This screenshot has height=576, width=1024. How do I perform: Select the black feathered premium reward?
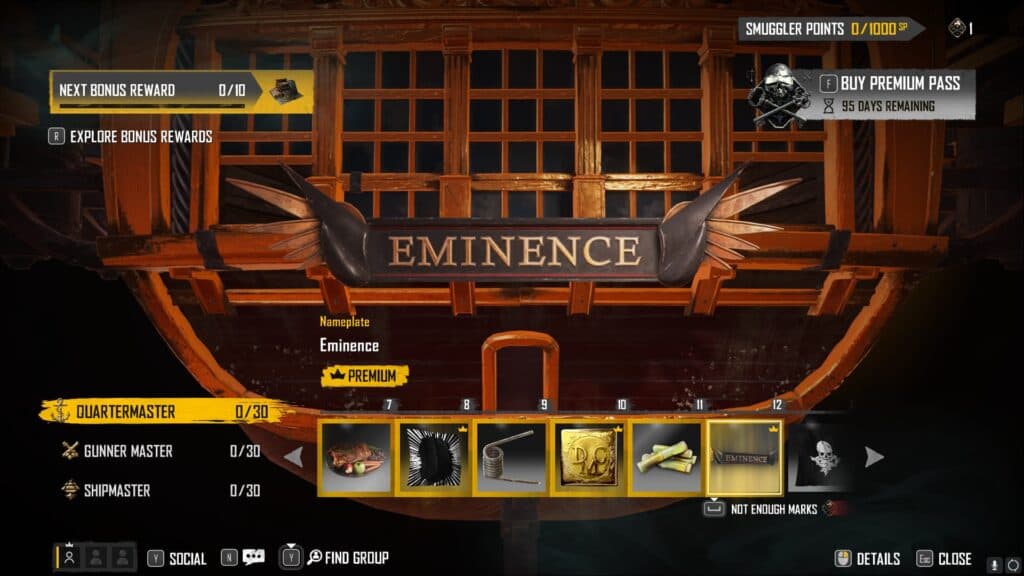coord(433,457)
